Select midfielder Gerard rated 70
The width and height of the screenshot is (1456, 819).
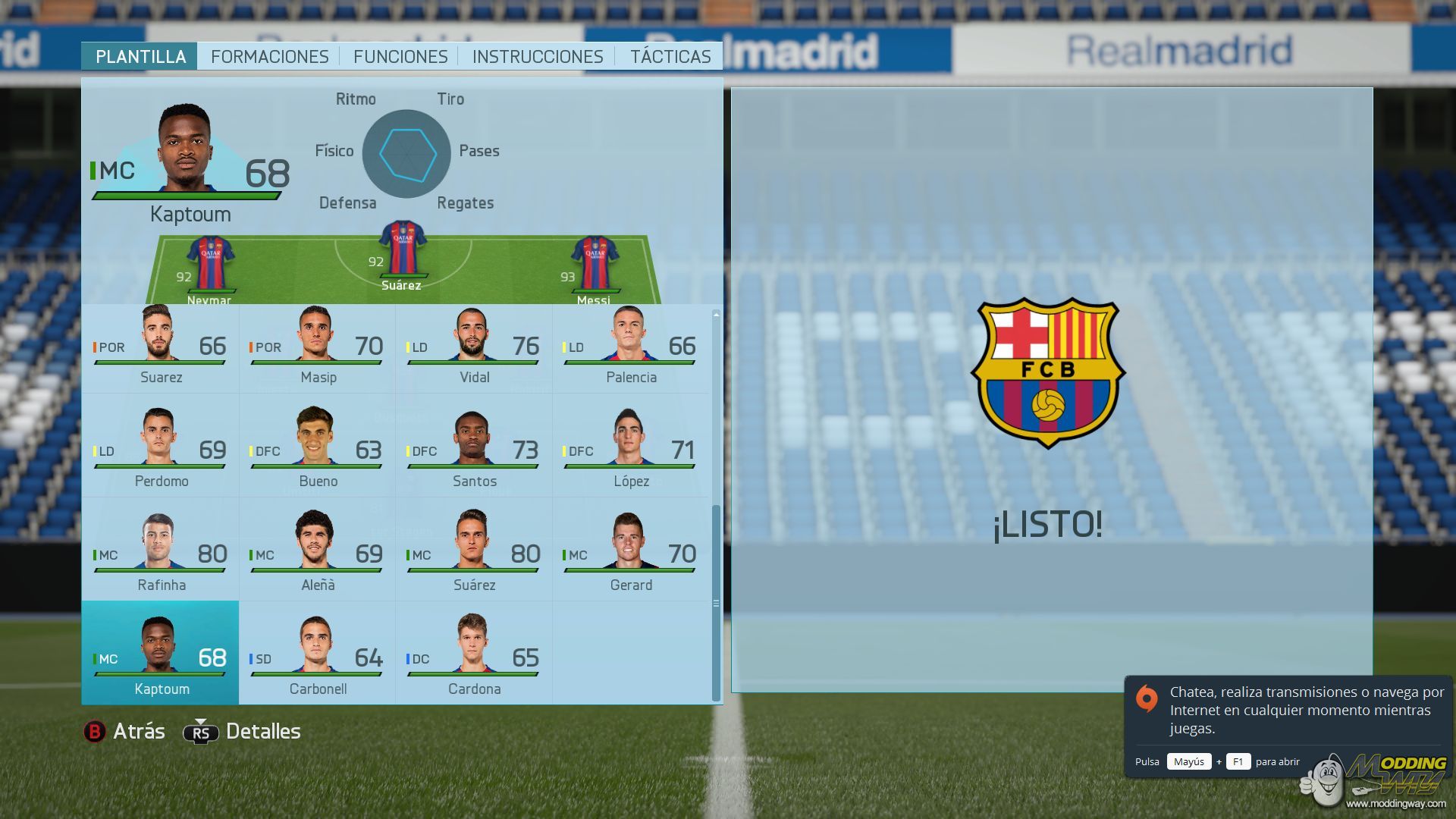pos(630,555)
